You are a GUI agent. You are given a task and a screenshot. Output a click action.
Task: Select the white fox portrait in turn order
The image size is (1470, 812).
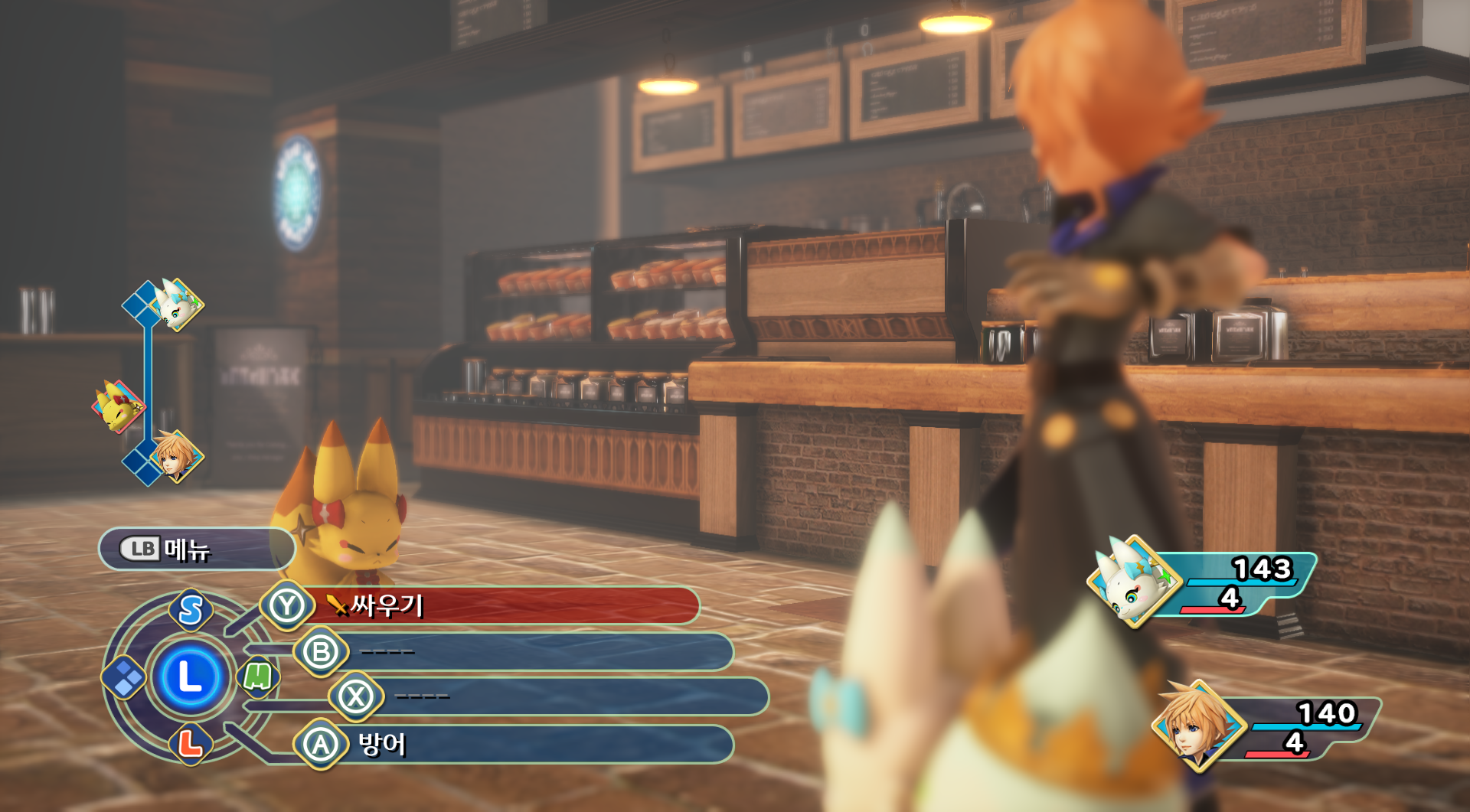(177, 305)
